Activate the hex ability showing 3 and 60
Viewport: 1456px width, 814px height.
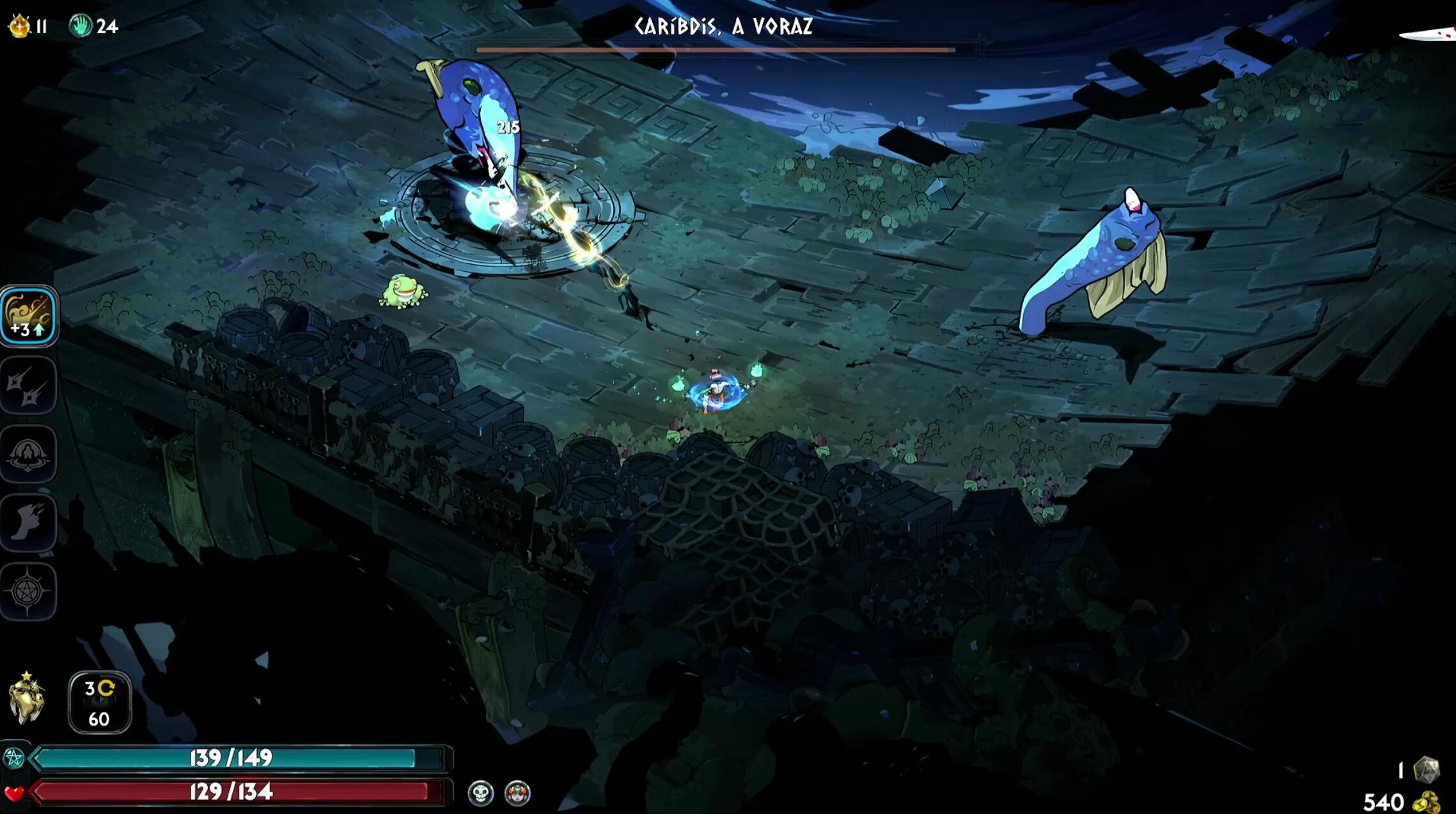point(100,703)
